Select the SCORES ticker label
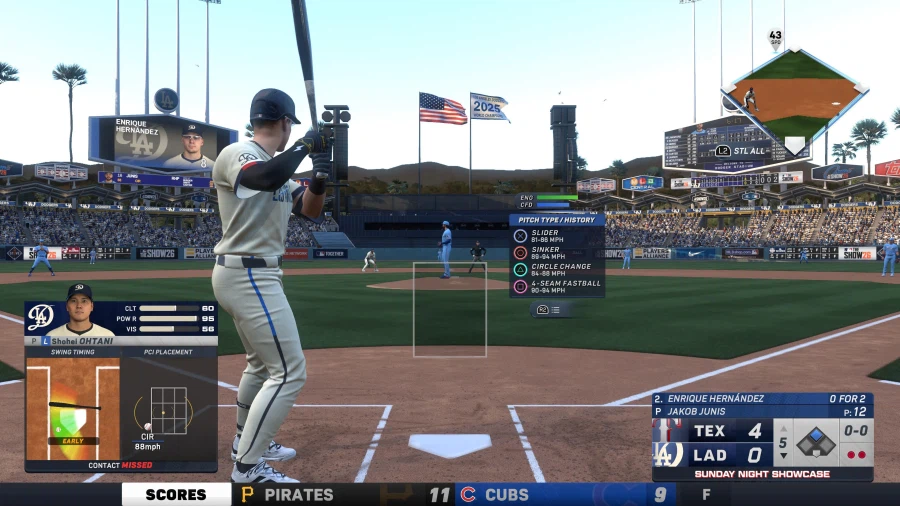Image resolution: width=900 pixels, height=506 pixels. [x=176, y=494]
